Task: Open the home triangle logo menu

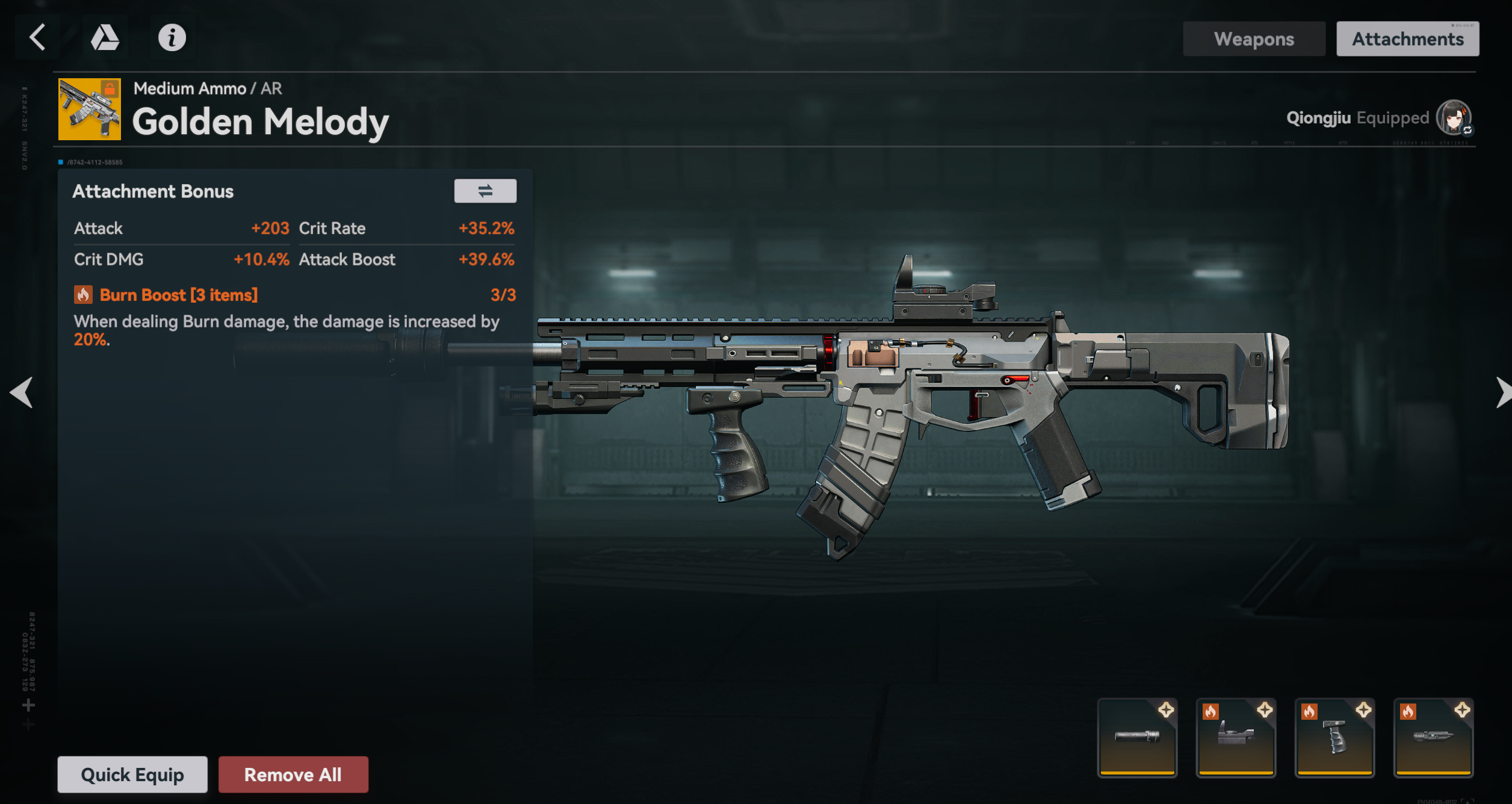Action: click(105, 37)
